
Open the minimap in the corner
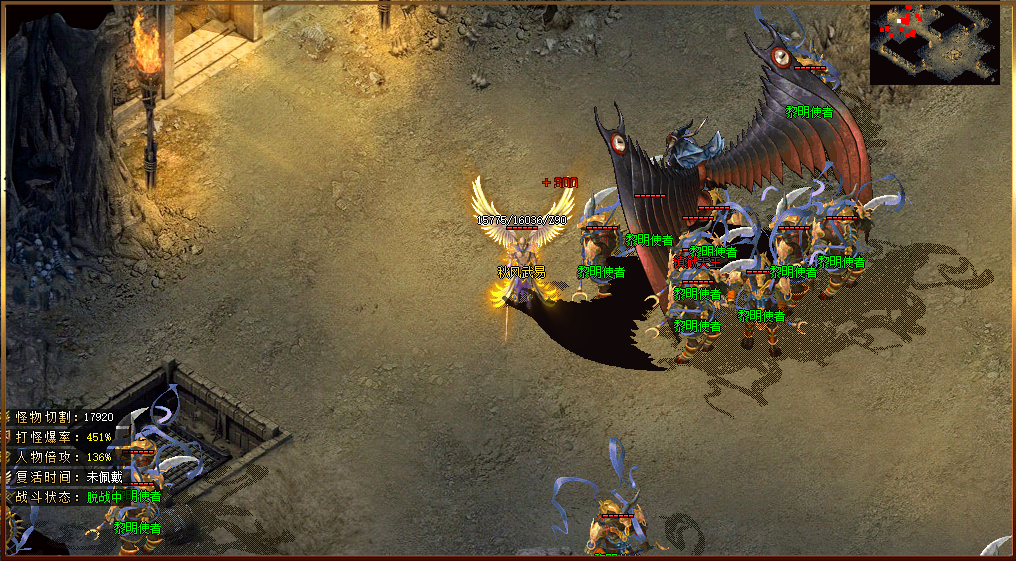pyautogui.click(x=934, y=44)
